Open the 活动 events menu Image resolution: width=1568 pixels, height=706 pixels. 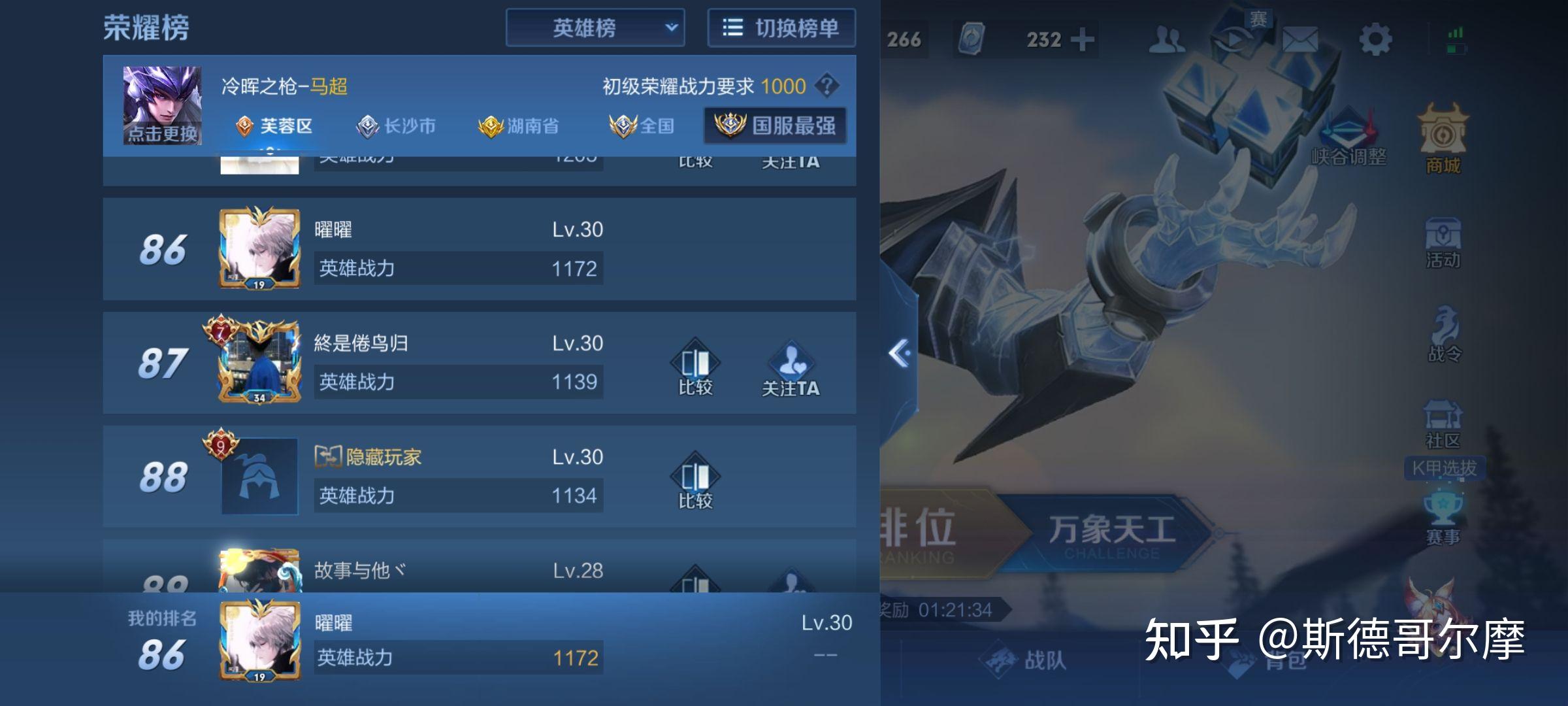tap(1443, 243)
